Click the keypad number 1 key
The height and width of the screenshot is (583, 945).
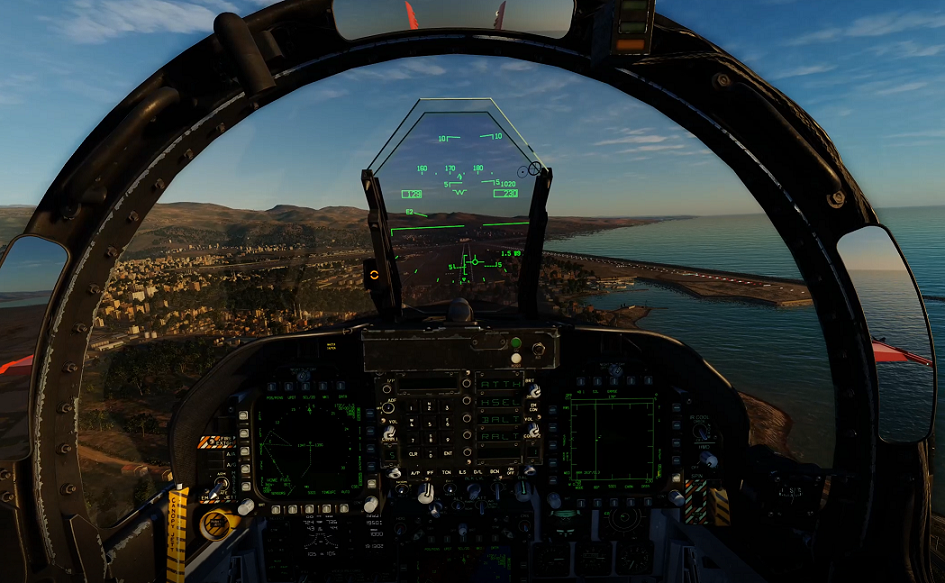point(412,406)
